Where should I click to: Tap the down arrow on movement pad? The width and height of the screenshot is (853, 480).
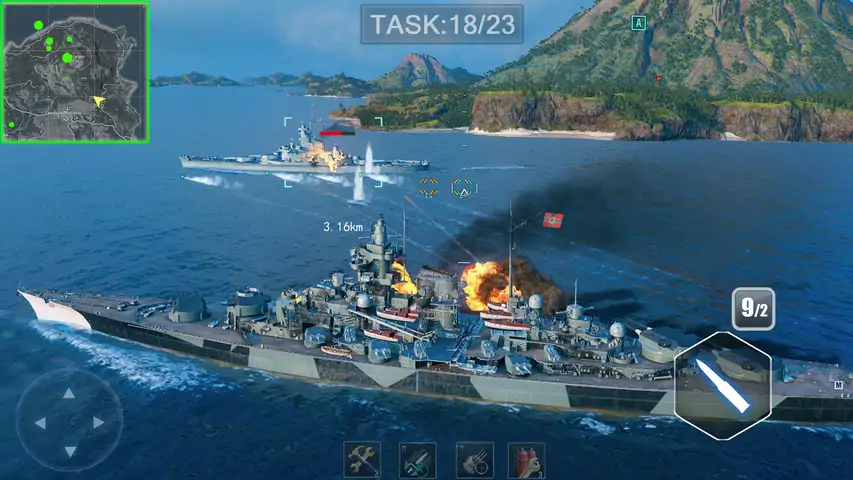point(69,450)
